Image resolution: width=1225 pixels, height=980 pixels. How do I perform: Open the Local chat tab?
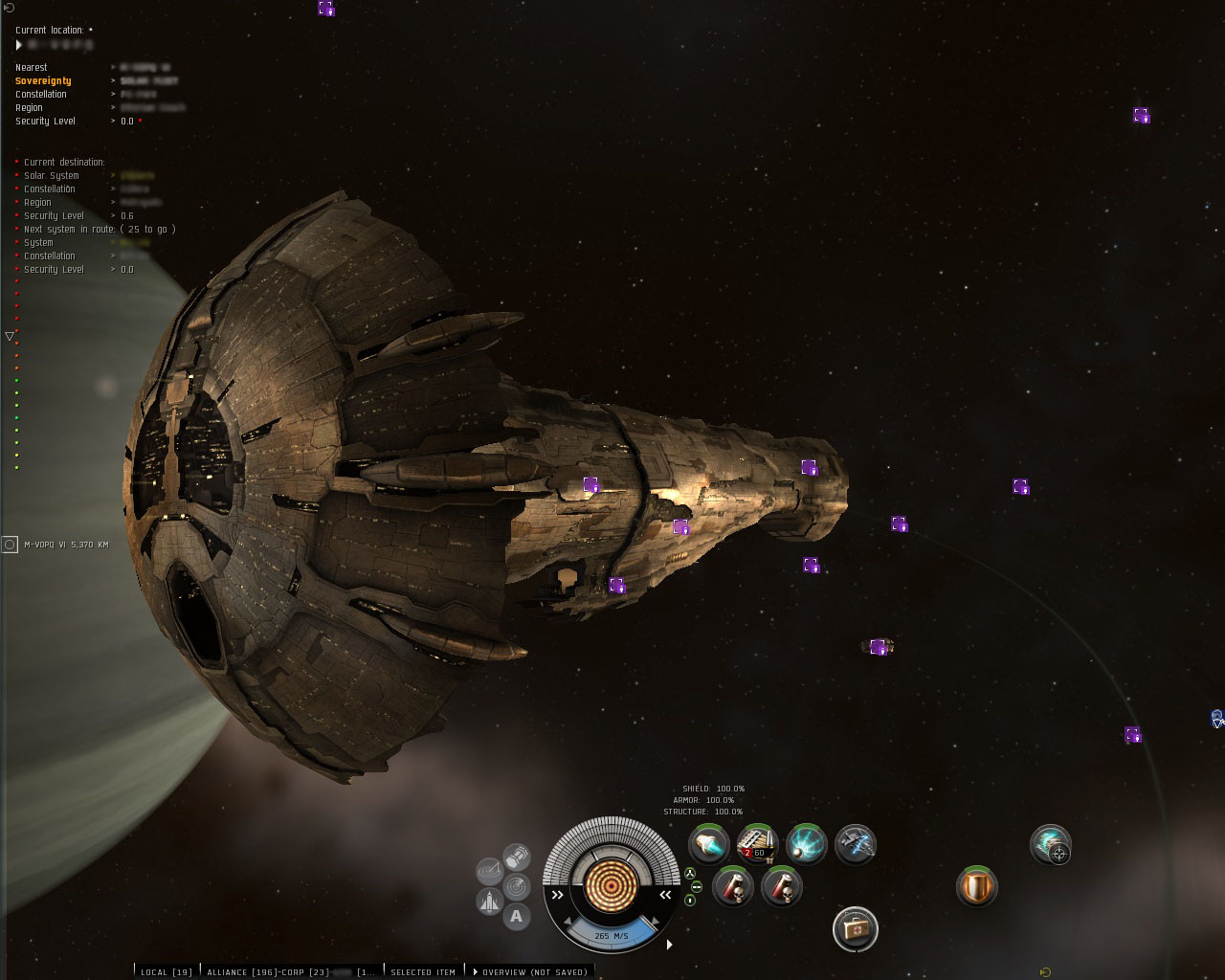[x=167, y=972]
